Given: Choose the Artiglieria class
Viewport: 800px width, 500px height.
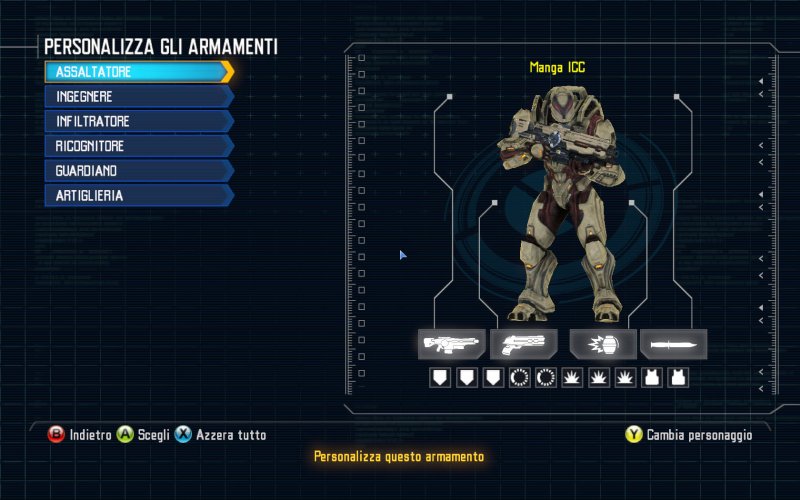Looking at the screenshot, I should coord(138,196).
